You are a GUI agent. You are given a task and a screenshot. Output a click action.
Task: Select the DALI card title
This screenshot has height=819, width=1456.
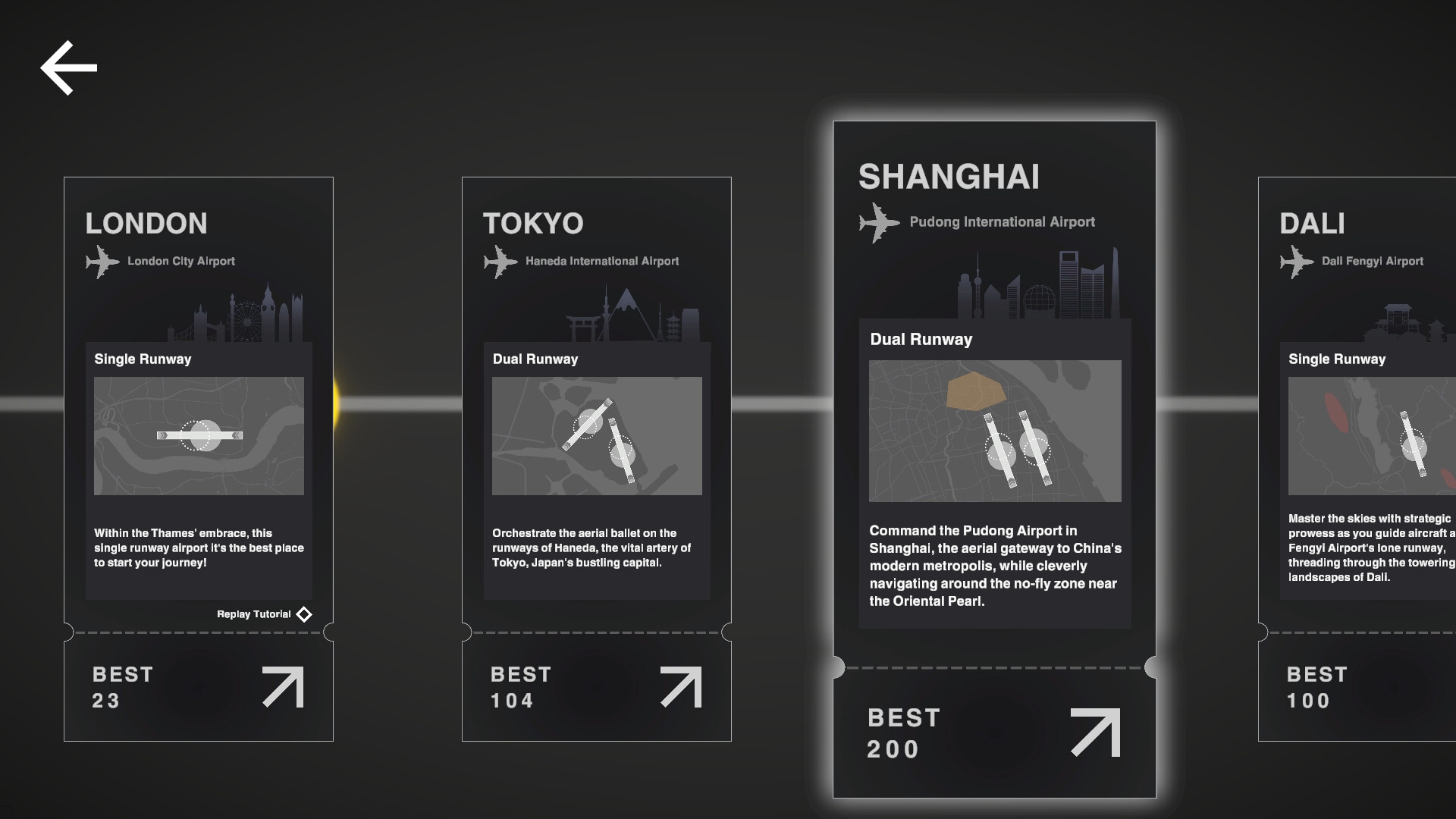click(1311, 223)
